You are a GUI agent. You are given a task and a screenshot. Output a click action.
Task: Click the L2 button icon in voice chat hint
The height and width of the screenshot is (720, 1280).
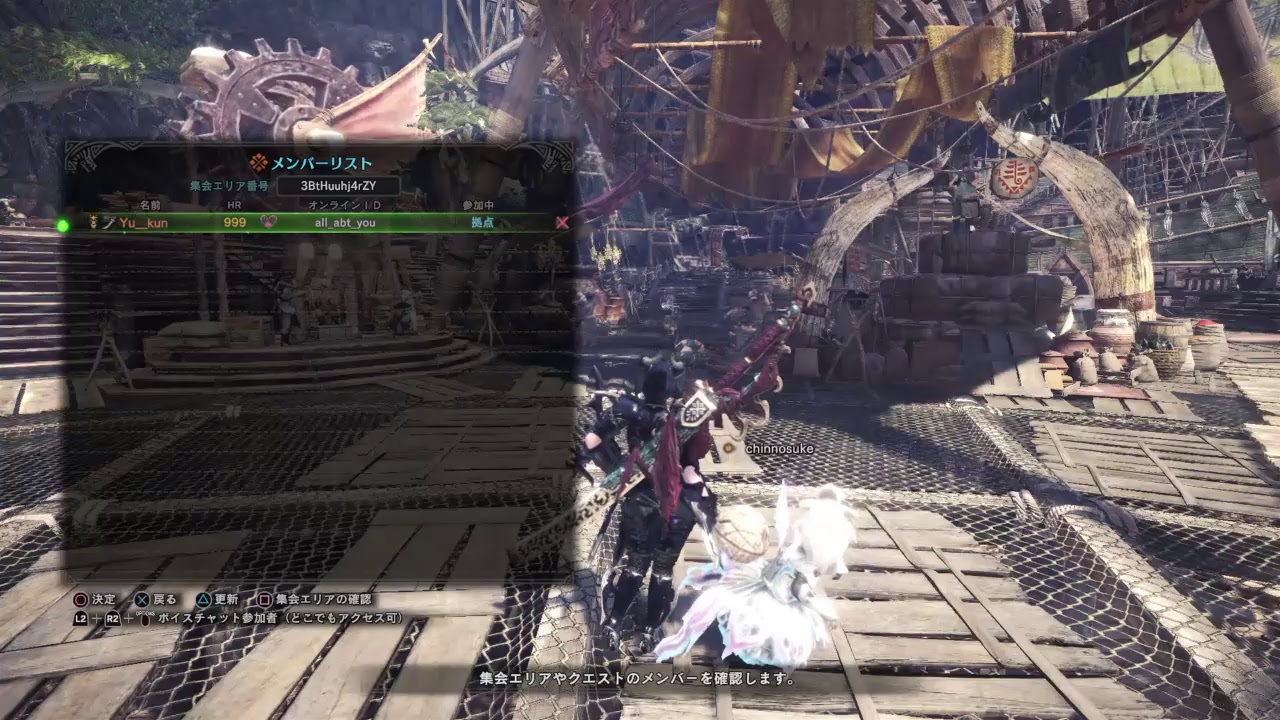(79, 620)
